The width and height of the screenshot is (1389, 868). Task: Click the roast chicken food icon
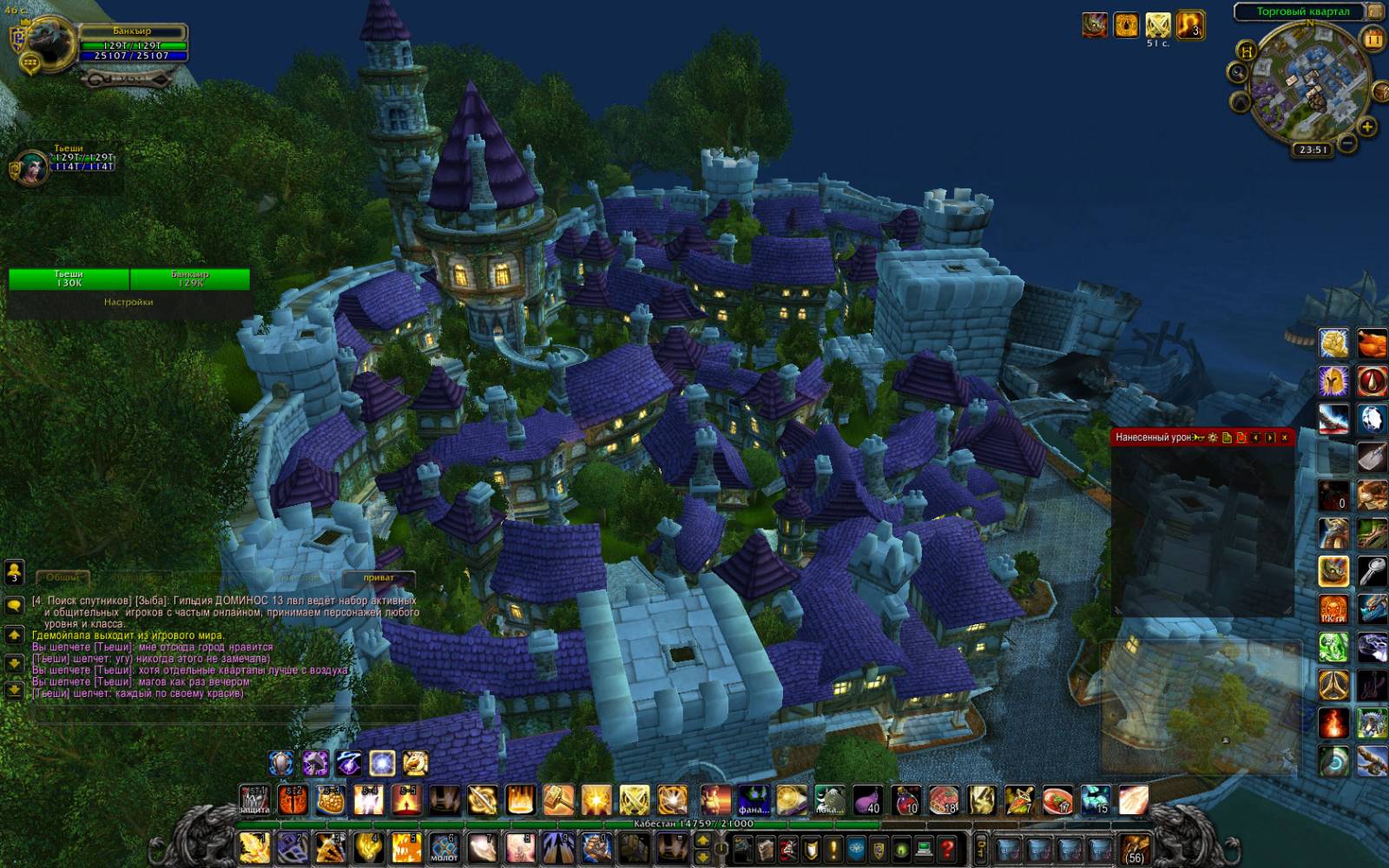coord(1372,343)
